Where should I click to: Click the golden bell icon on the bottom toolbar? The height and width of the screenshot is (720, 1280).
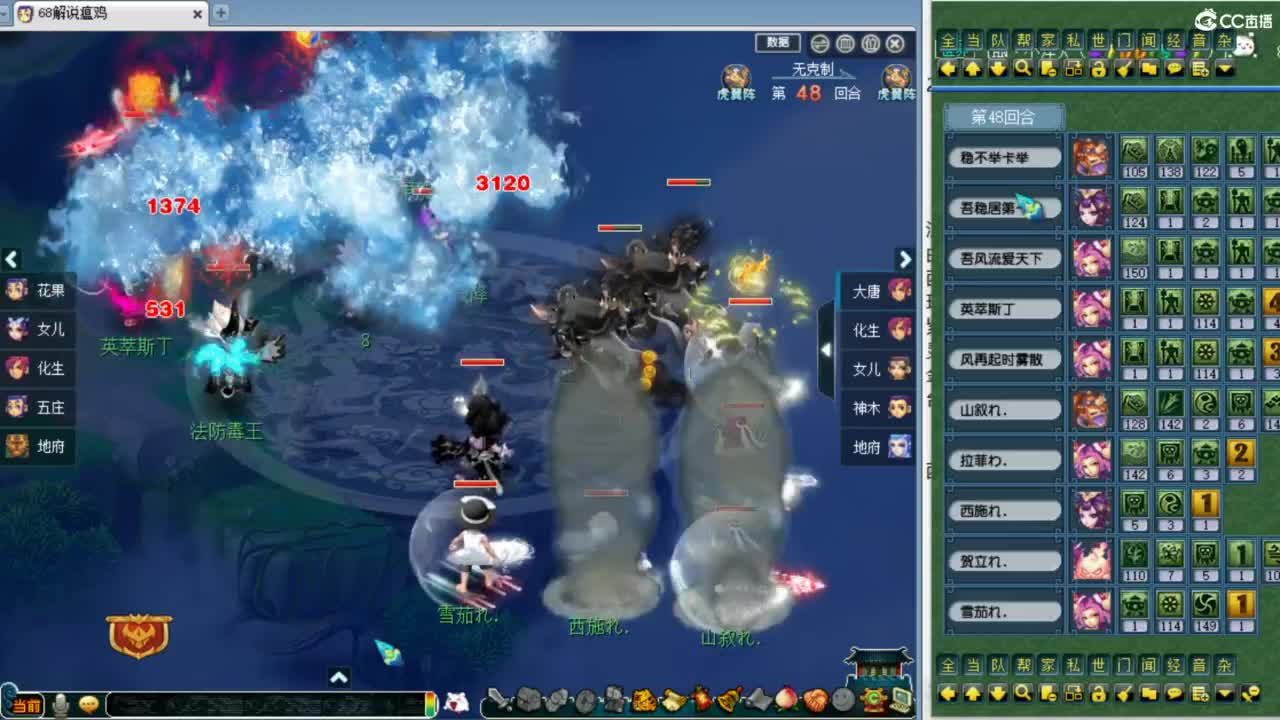click(x=725, y=701)
